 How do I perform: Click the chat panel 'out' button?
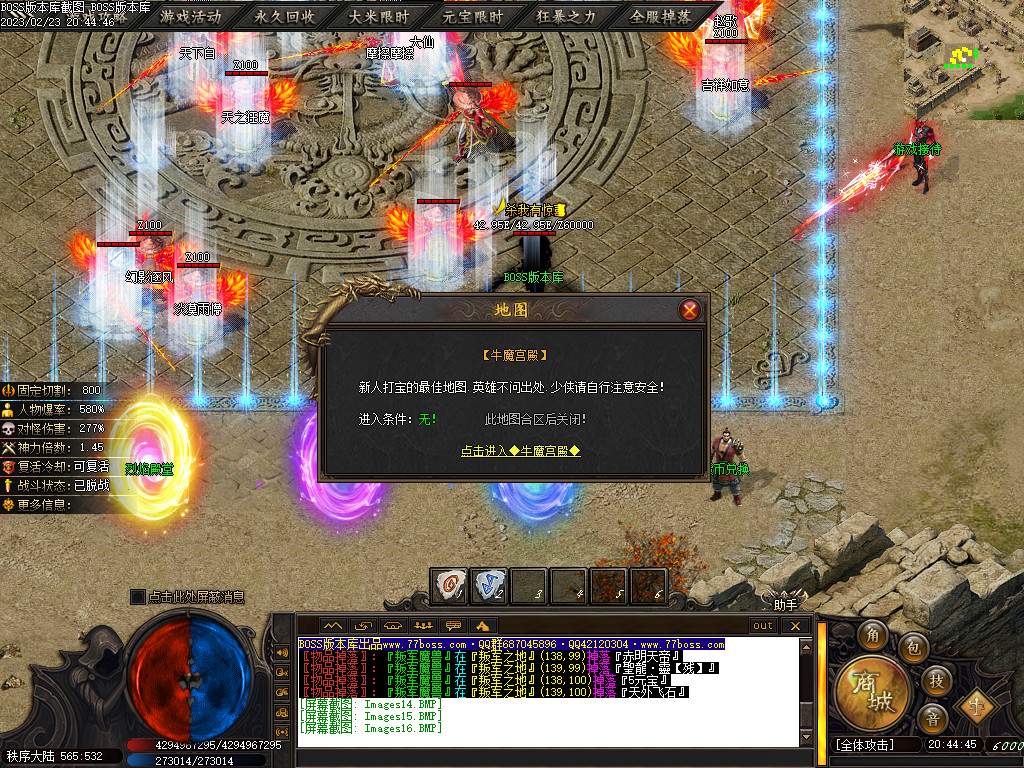tap(764, 626)
